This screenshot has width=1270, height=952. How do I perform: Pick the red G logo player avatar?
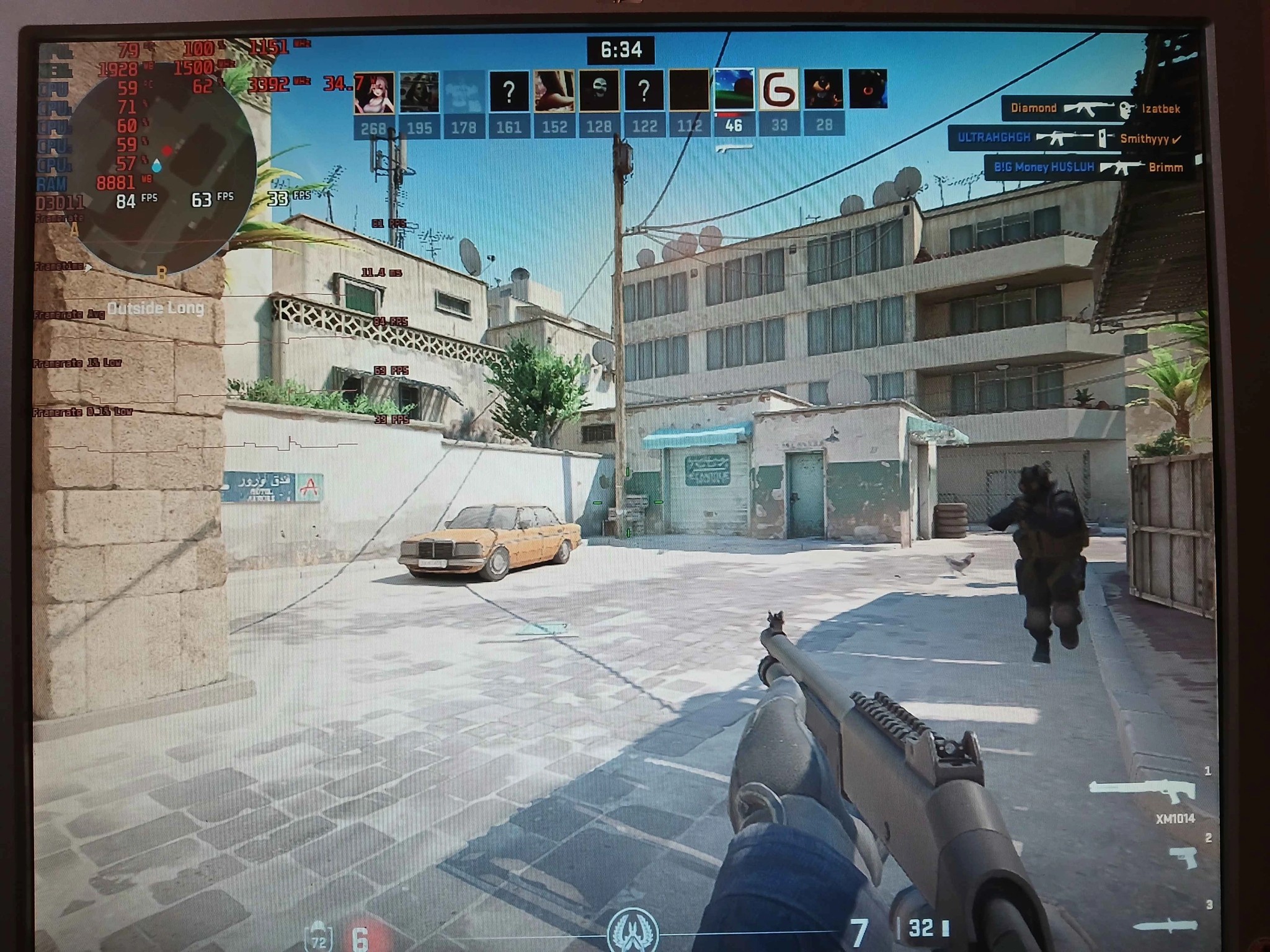coord(779,91)
